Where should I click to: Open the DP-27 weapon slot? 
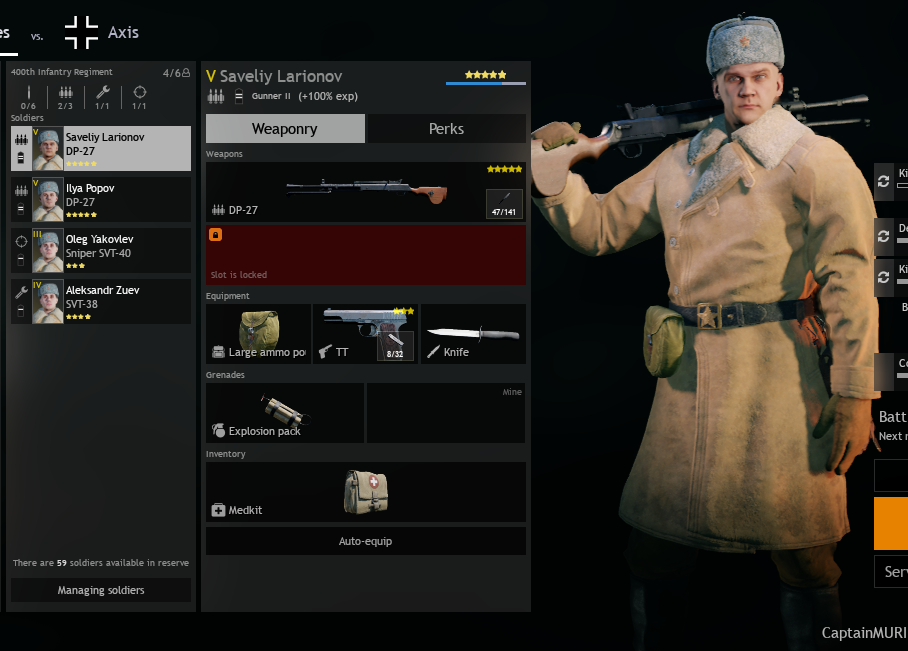(x=365, y=192)
